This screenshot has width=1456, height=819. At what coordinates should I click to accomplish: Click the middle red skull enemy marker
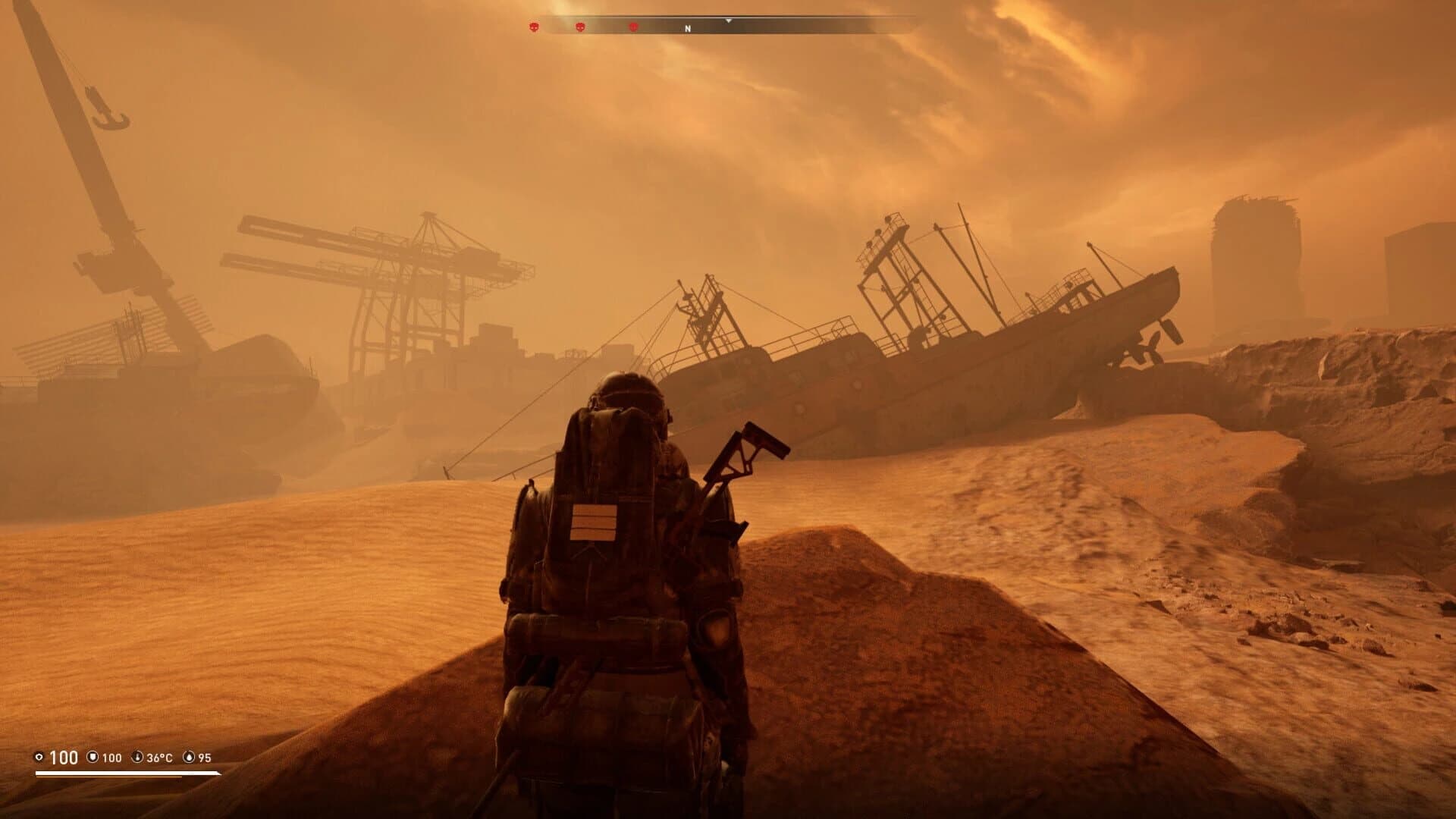579,27
